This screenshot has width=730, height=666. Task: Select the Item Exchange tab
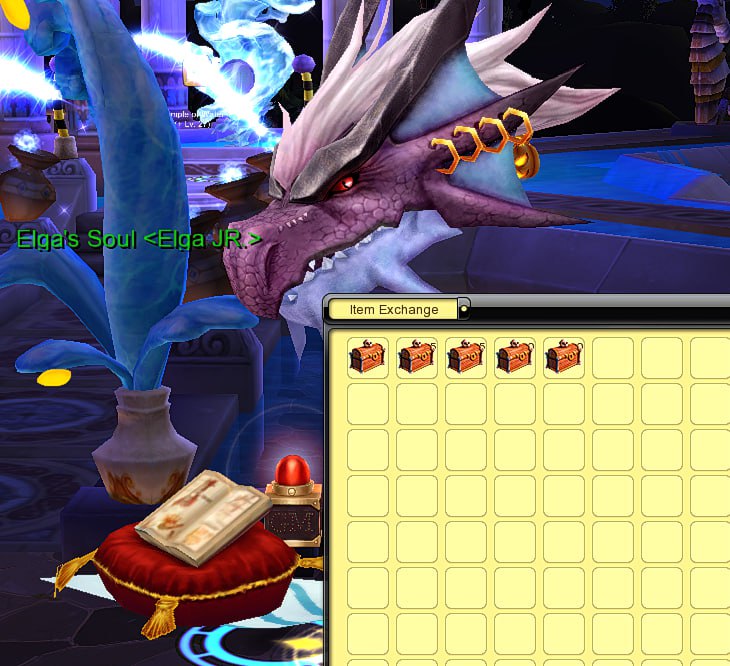pyautogui.click(x=394, y=310)
